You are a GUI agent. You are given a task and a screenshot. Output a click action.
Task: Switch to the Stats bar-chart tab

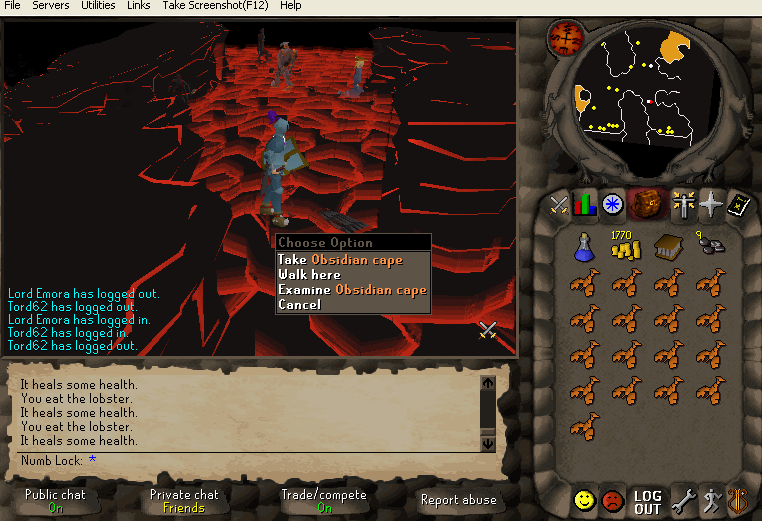pyautogui.click(x=585, y=204)
